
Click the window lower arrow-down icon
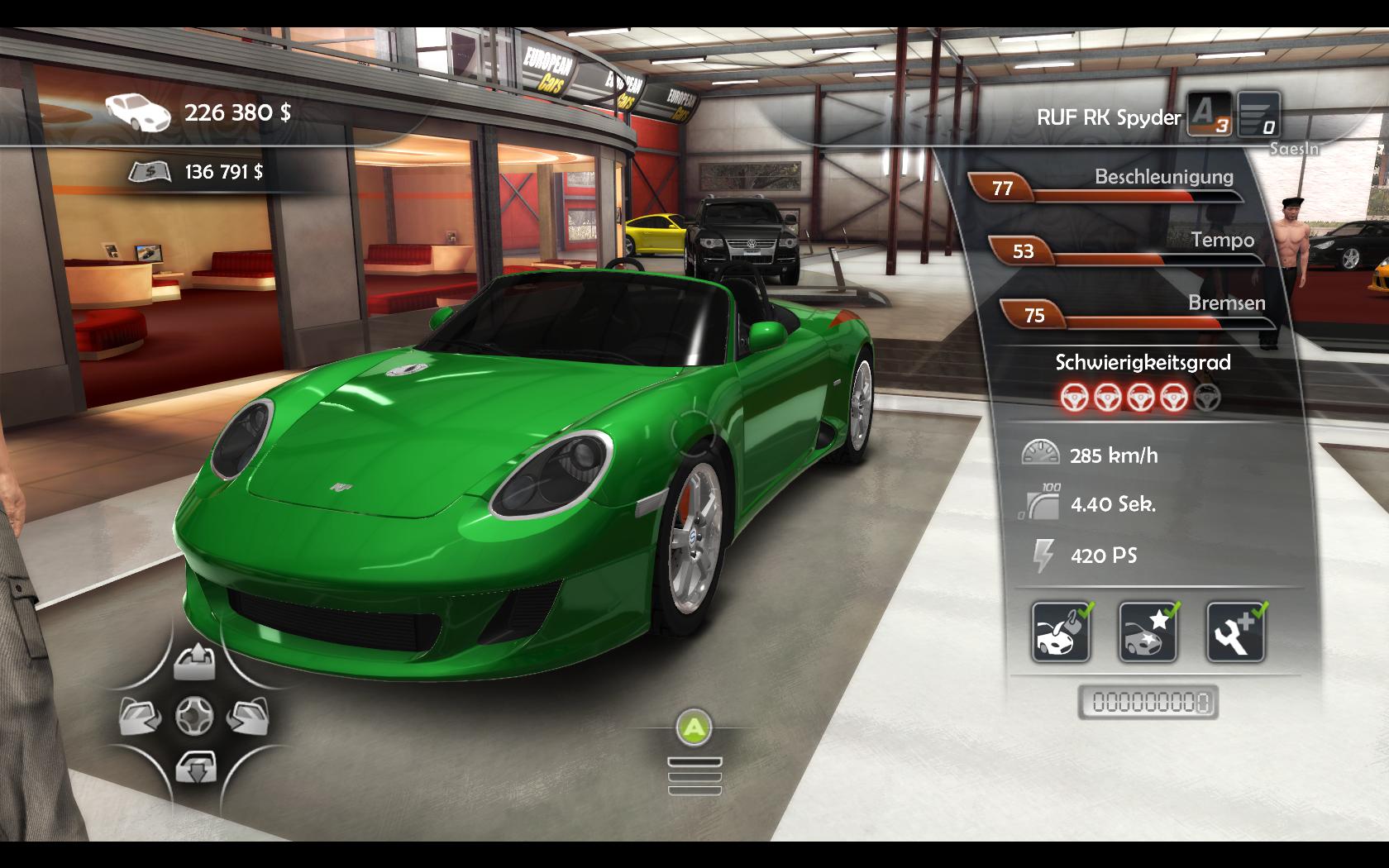(x=195, y=767)
